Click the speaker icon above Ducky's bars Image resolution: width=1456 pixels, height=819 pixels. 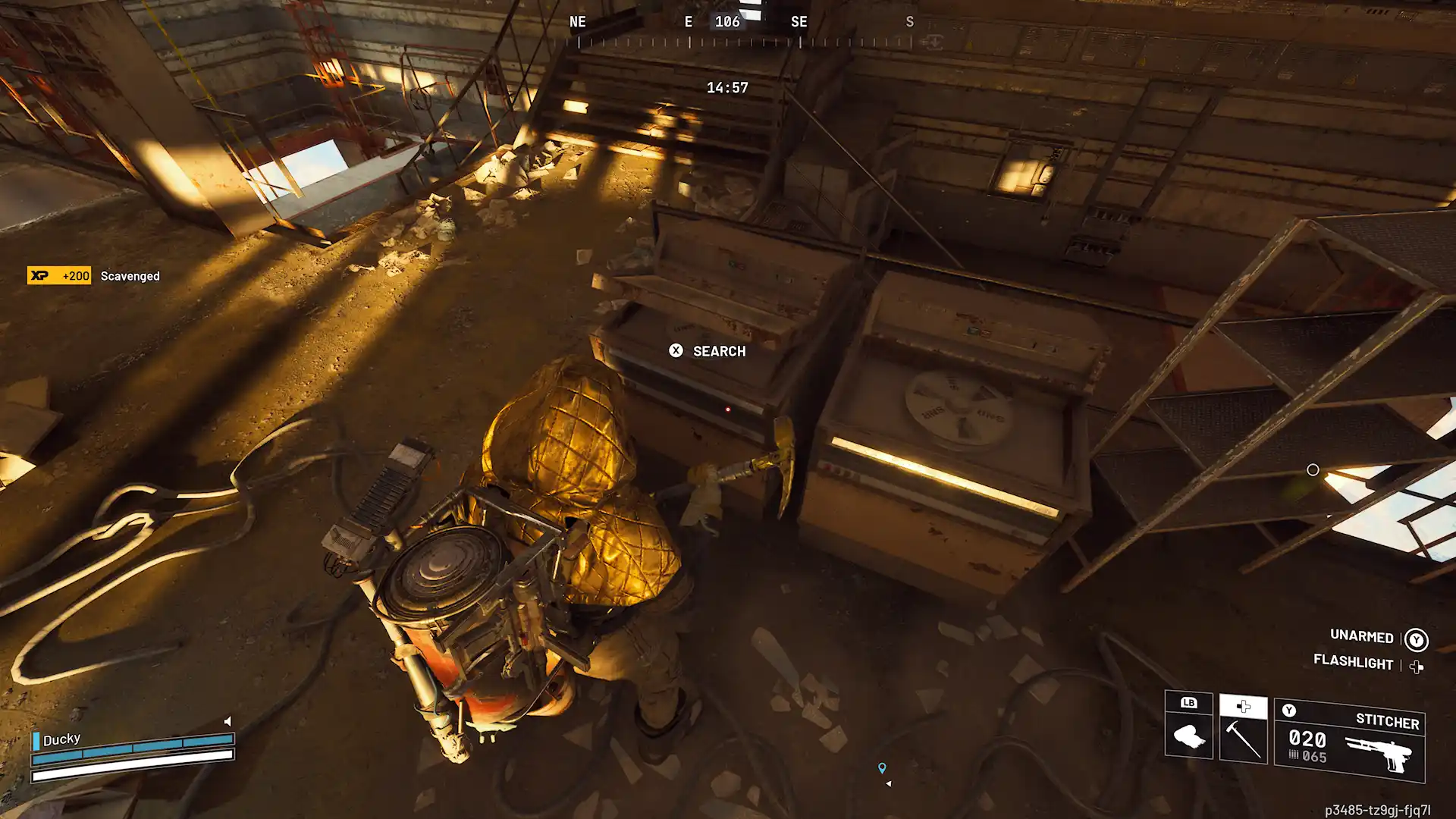(227, 721)
